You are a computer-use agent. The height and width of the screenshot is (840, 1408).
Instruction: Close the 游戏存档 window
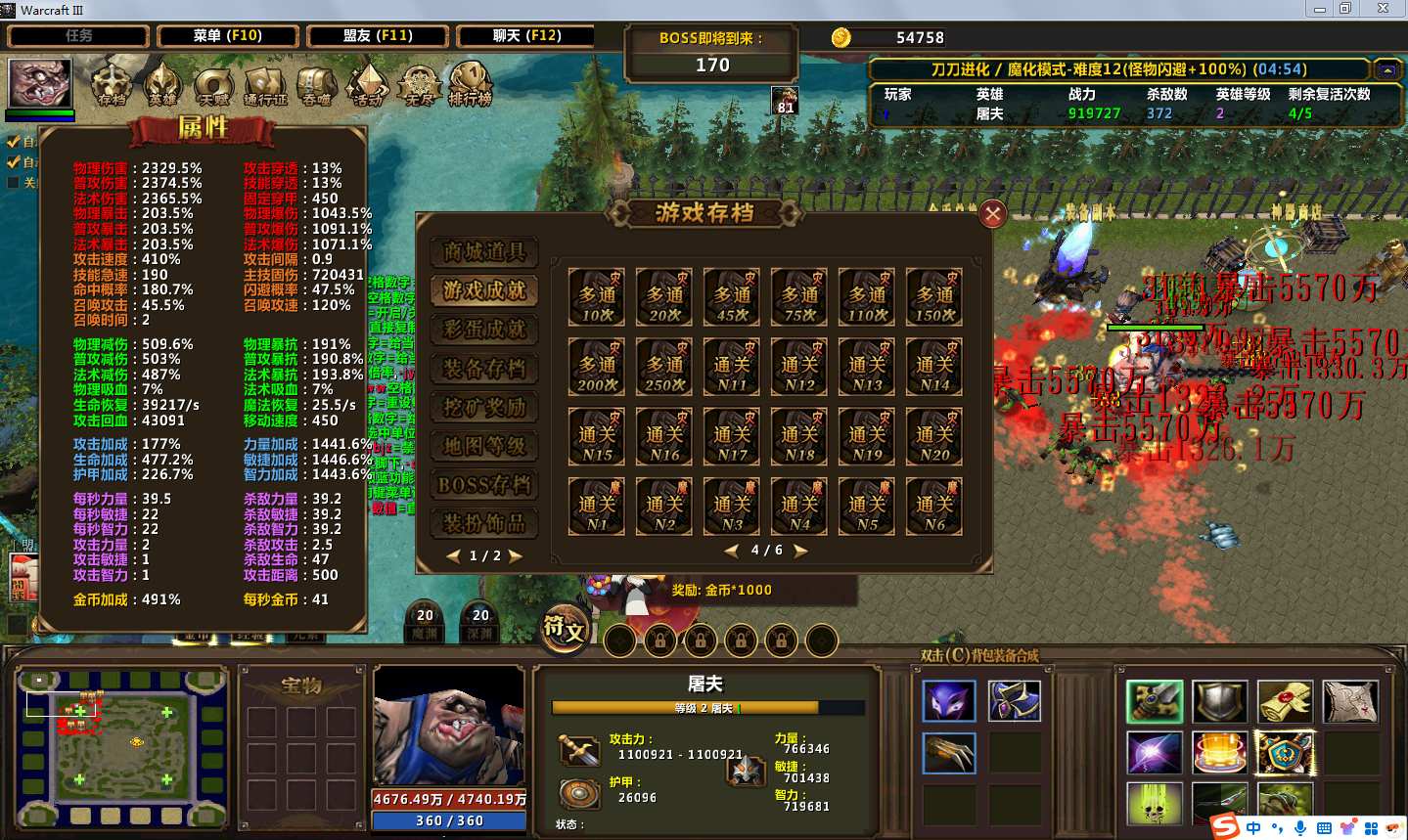click(x=992, y=214)
